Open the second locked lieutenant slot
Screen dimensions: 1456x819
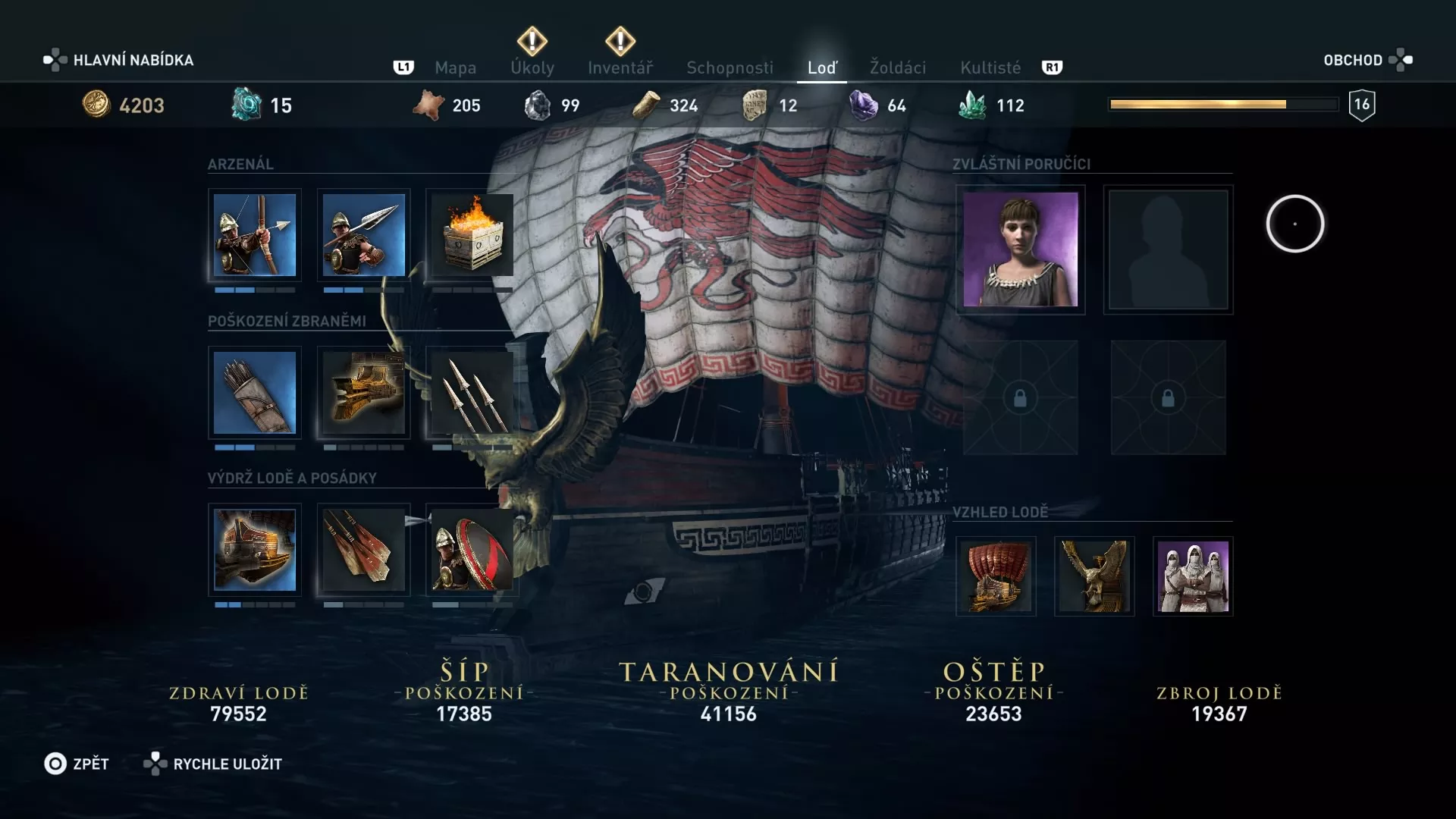tap(1169, 398)
